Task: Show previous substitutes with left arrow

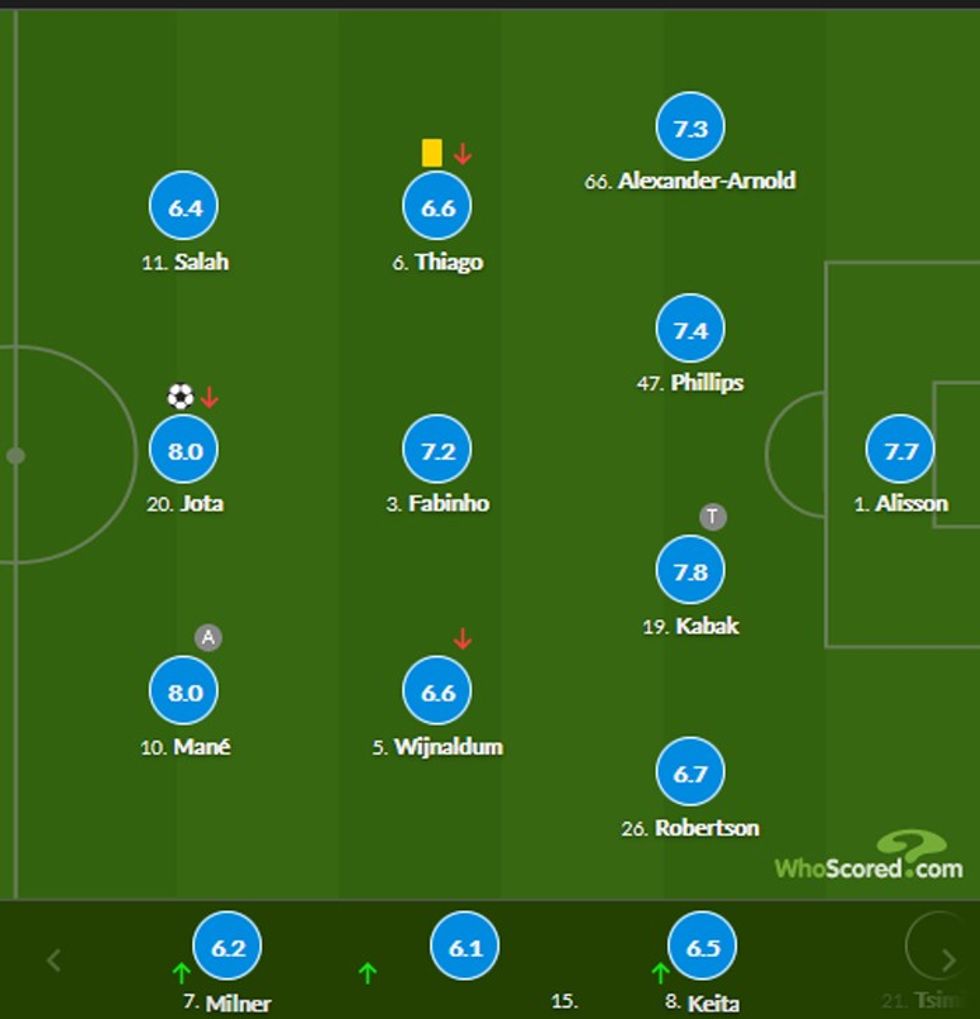Action: [54, 961]
